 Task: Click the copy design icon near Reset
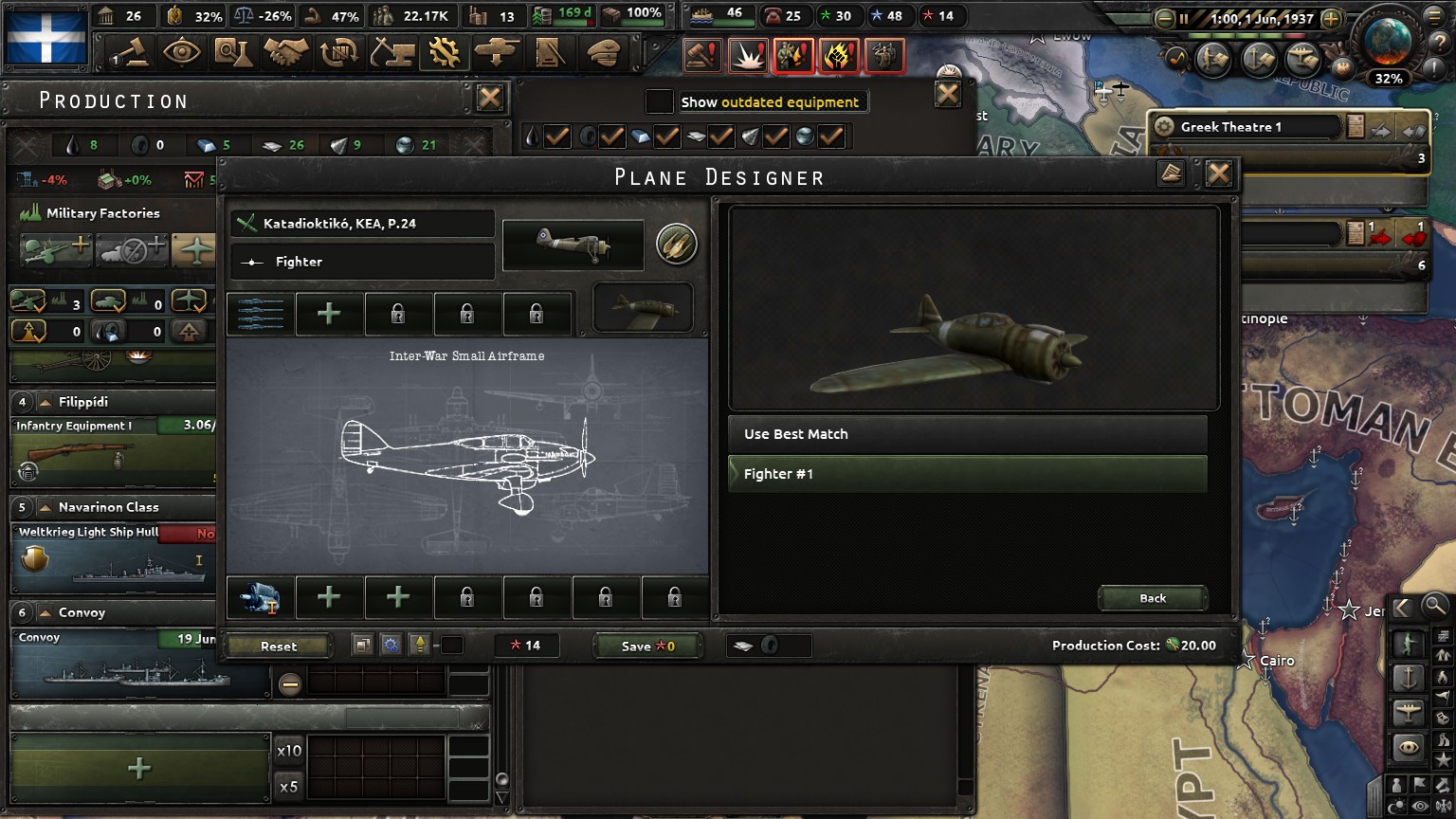(363, 645)
